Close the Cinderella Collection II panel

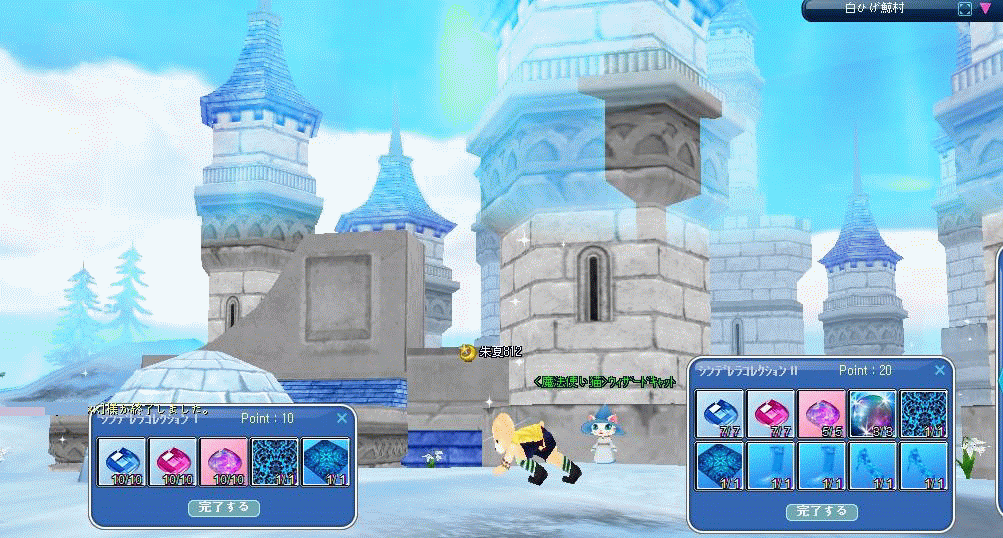[939, 370]
